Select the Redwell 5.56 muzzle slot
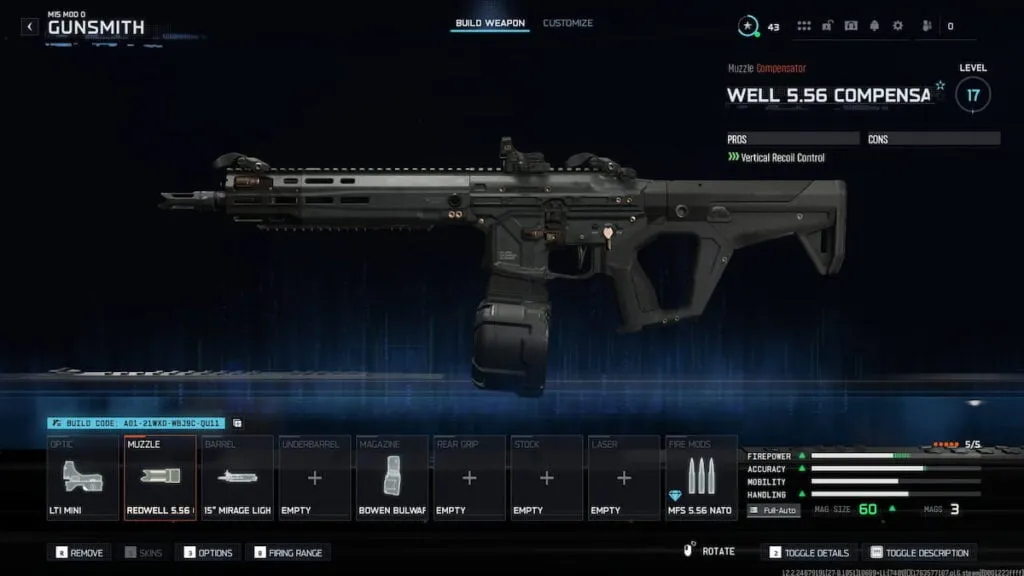Viewport: 1024px width, 576px height. tap(160, 477)
